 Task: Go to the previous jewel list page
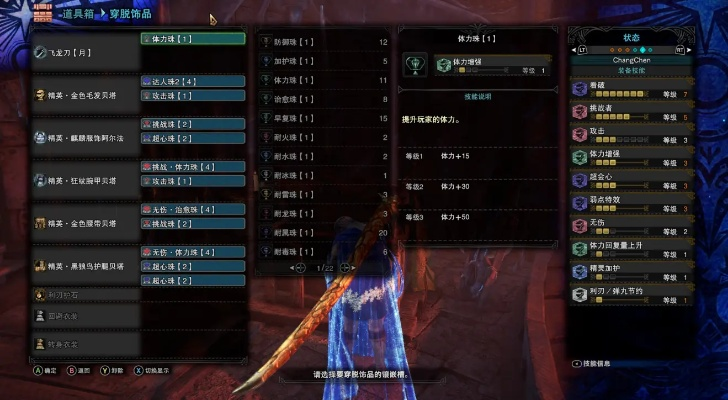[x=296, y=268]
